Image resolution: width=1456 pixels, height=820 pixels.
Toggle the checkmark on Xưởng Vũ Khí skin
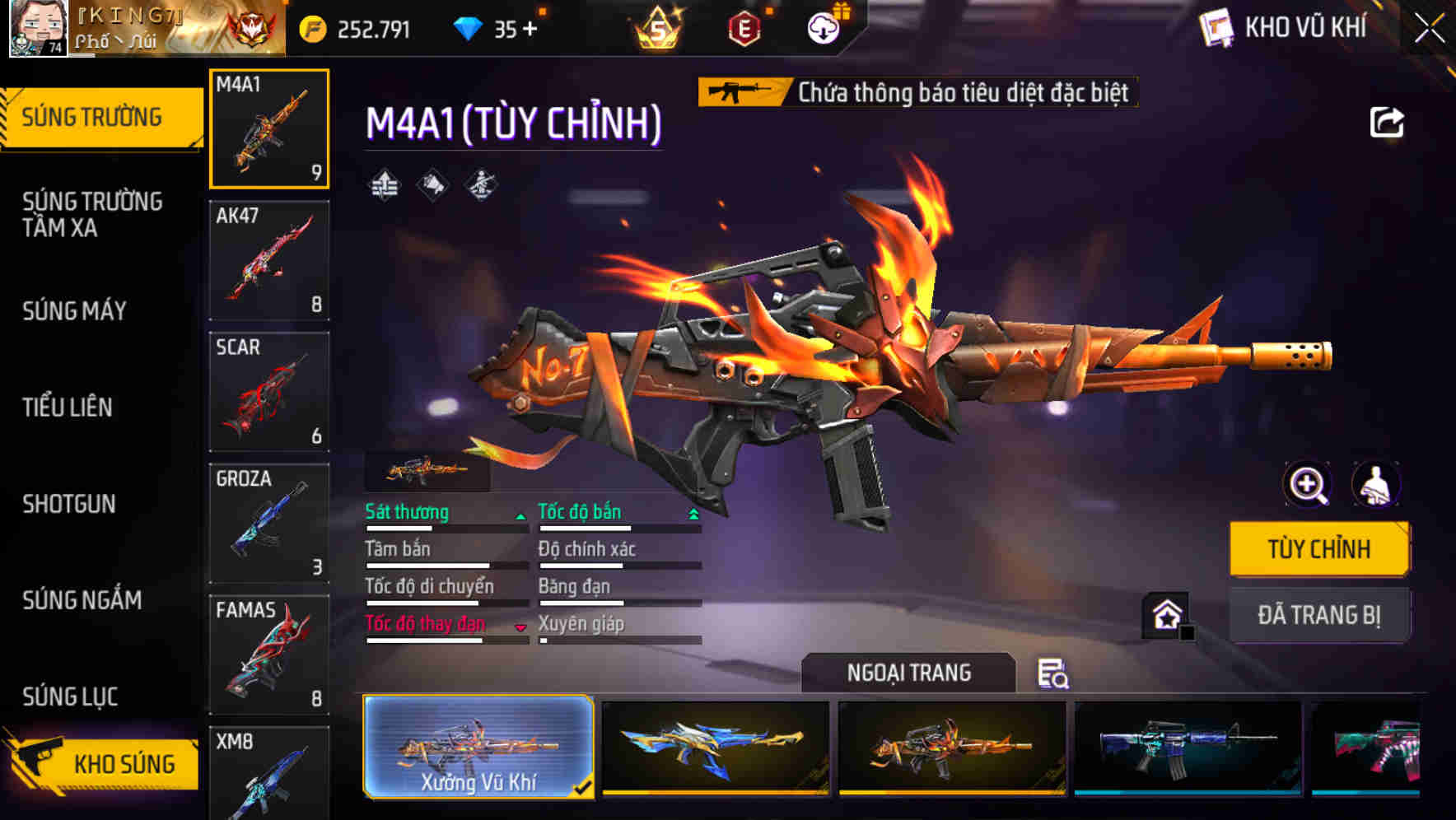click(x=583, y=787)
